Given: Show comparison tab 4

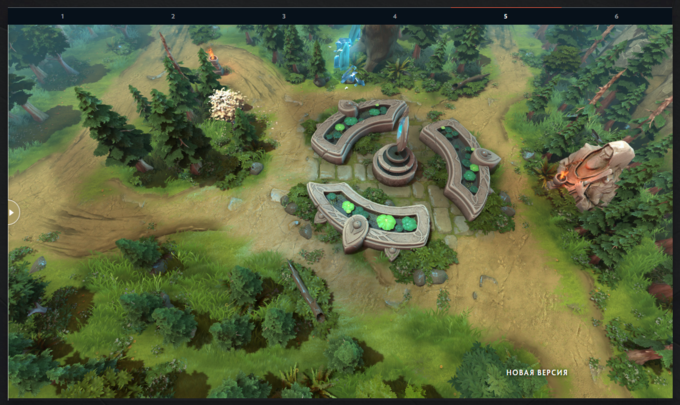Looking at the screenshot, I should click(394, 16).
